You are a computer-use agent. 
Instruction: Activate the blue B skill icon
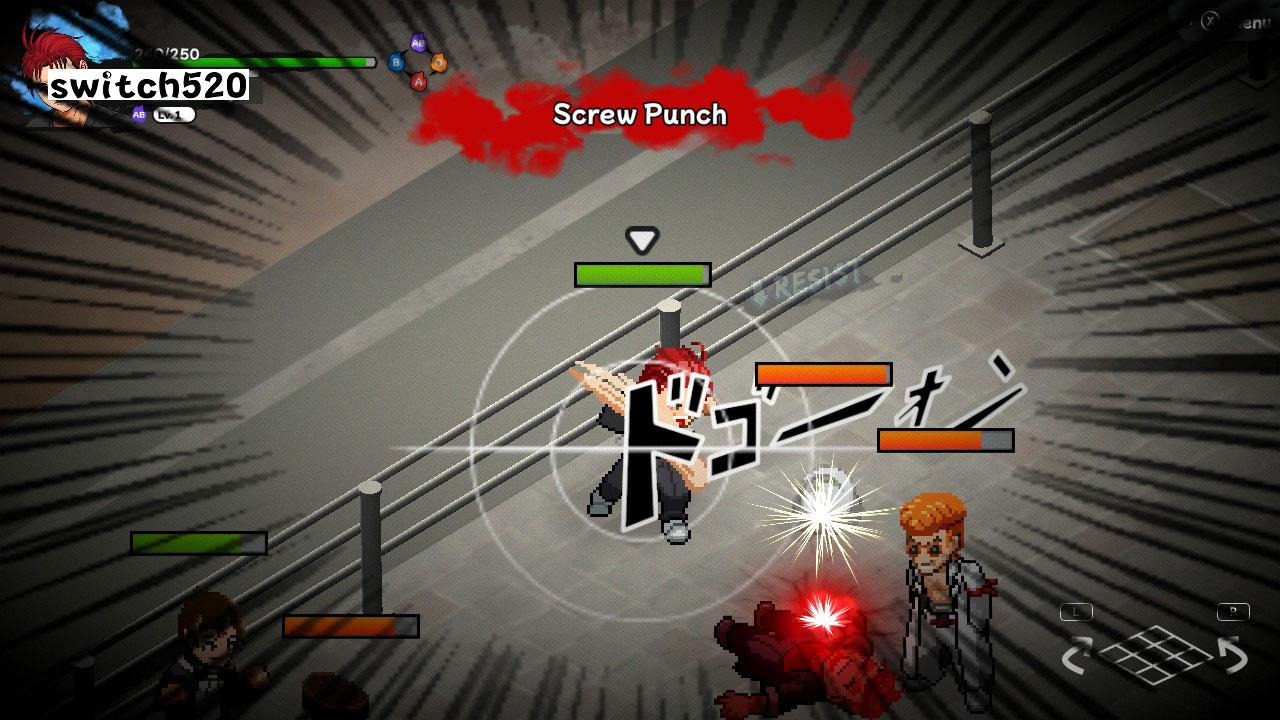pos(397,63)
